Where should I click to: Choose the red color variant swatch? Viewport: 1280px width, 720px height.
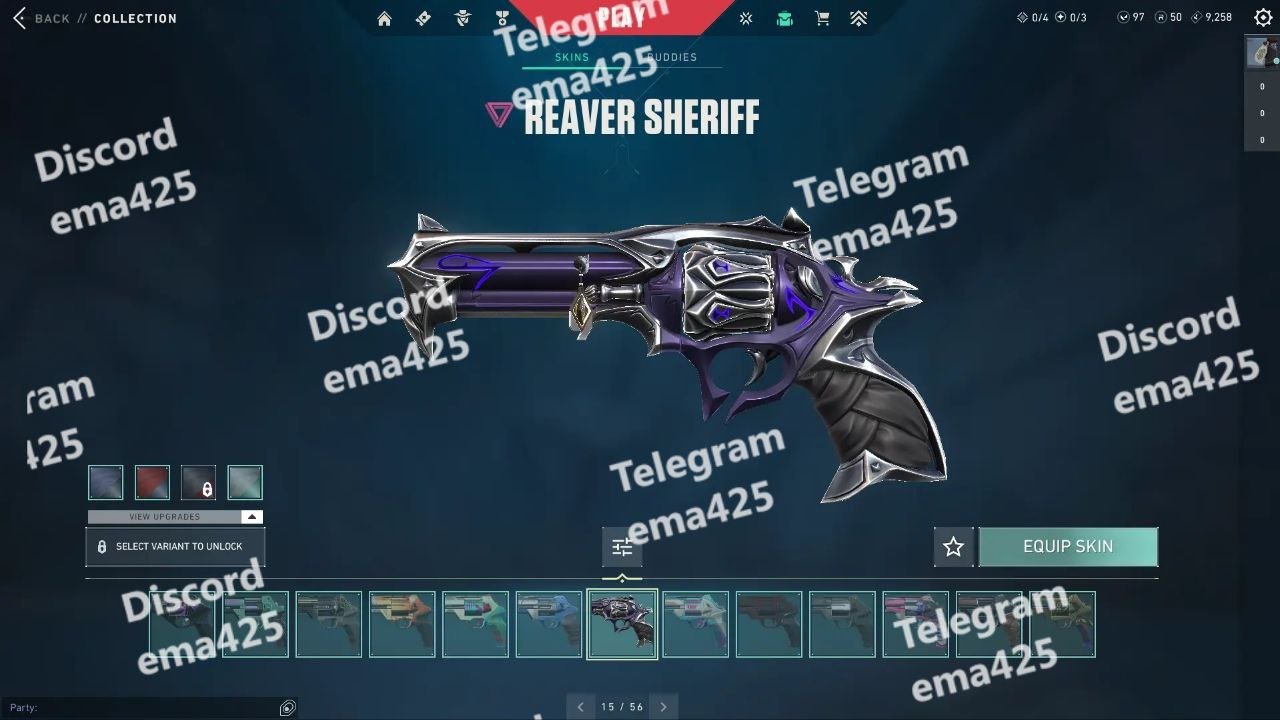(x=152, y=482)
